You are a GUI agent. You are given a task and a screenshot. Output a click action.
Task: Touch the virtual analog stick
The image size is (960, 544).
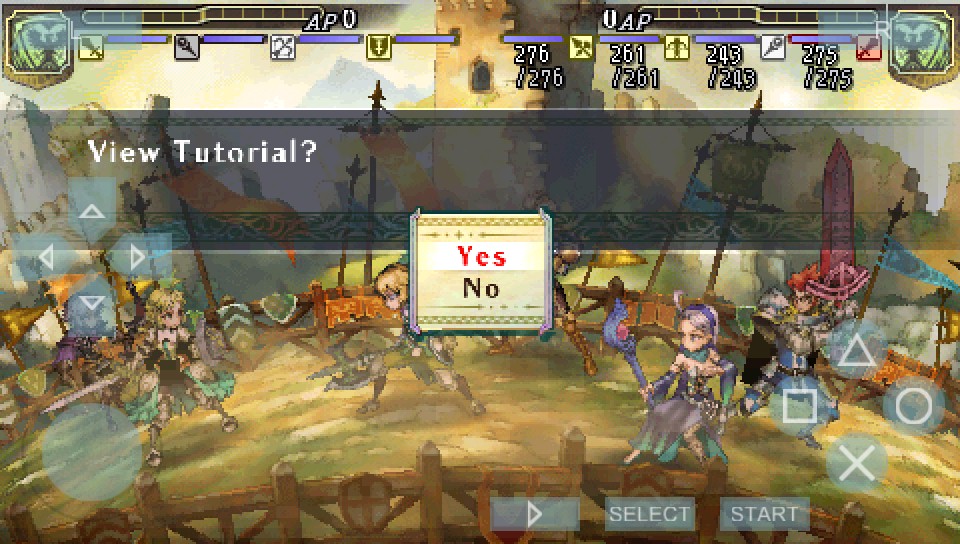(92, 450)
